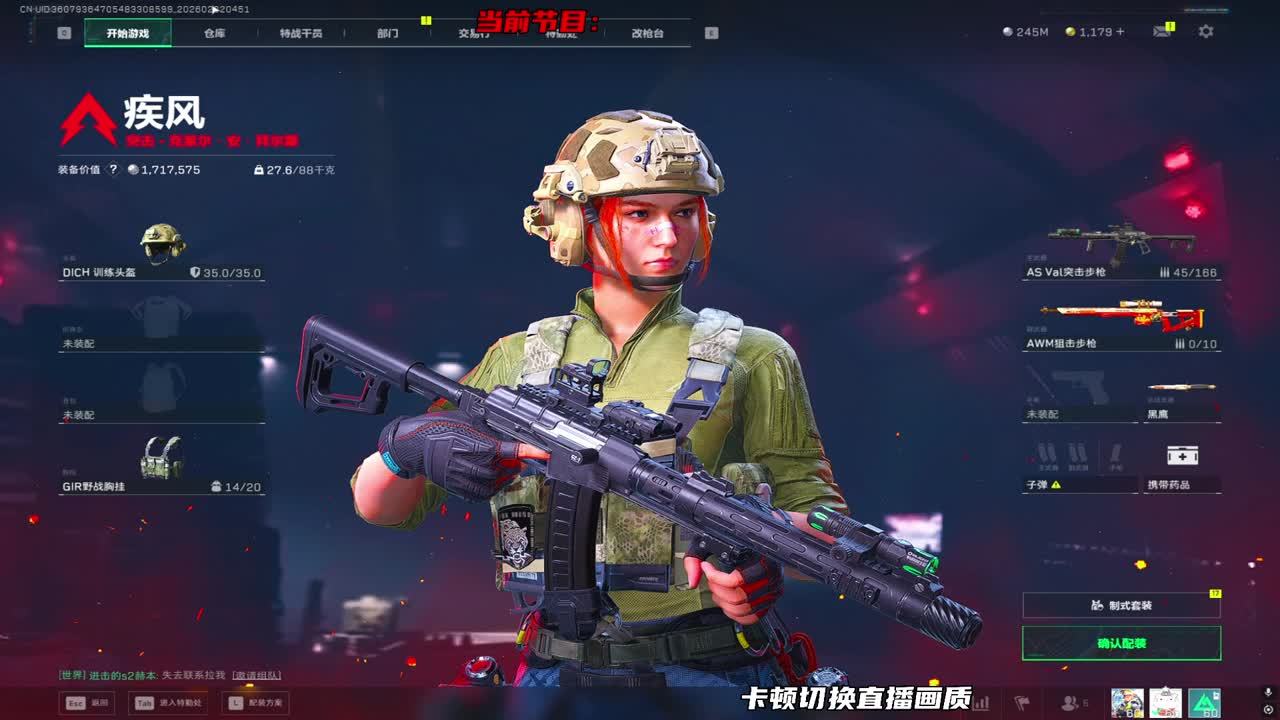Choose the GIR野战胸挂 chest rig slot

click(162, 467)
